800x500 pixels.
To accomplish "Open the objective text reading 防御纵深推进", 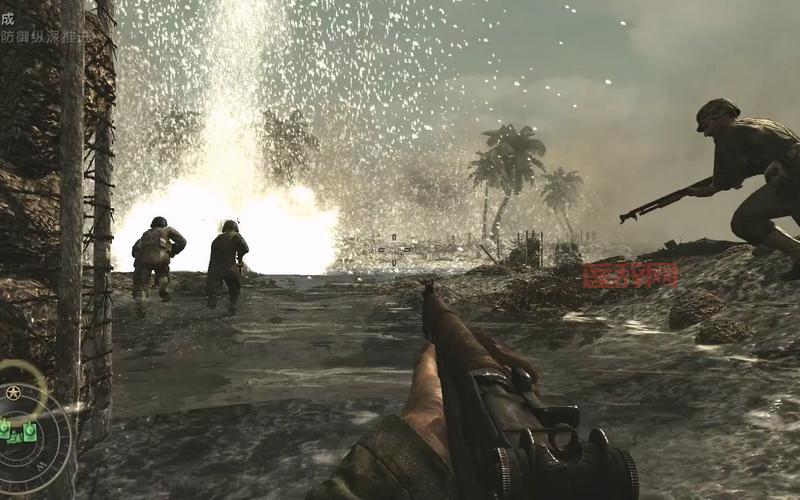I will point(45,37).
